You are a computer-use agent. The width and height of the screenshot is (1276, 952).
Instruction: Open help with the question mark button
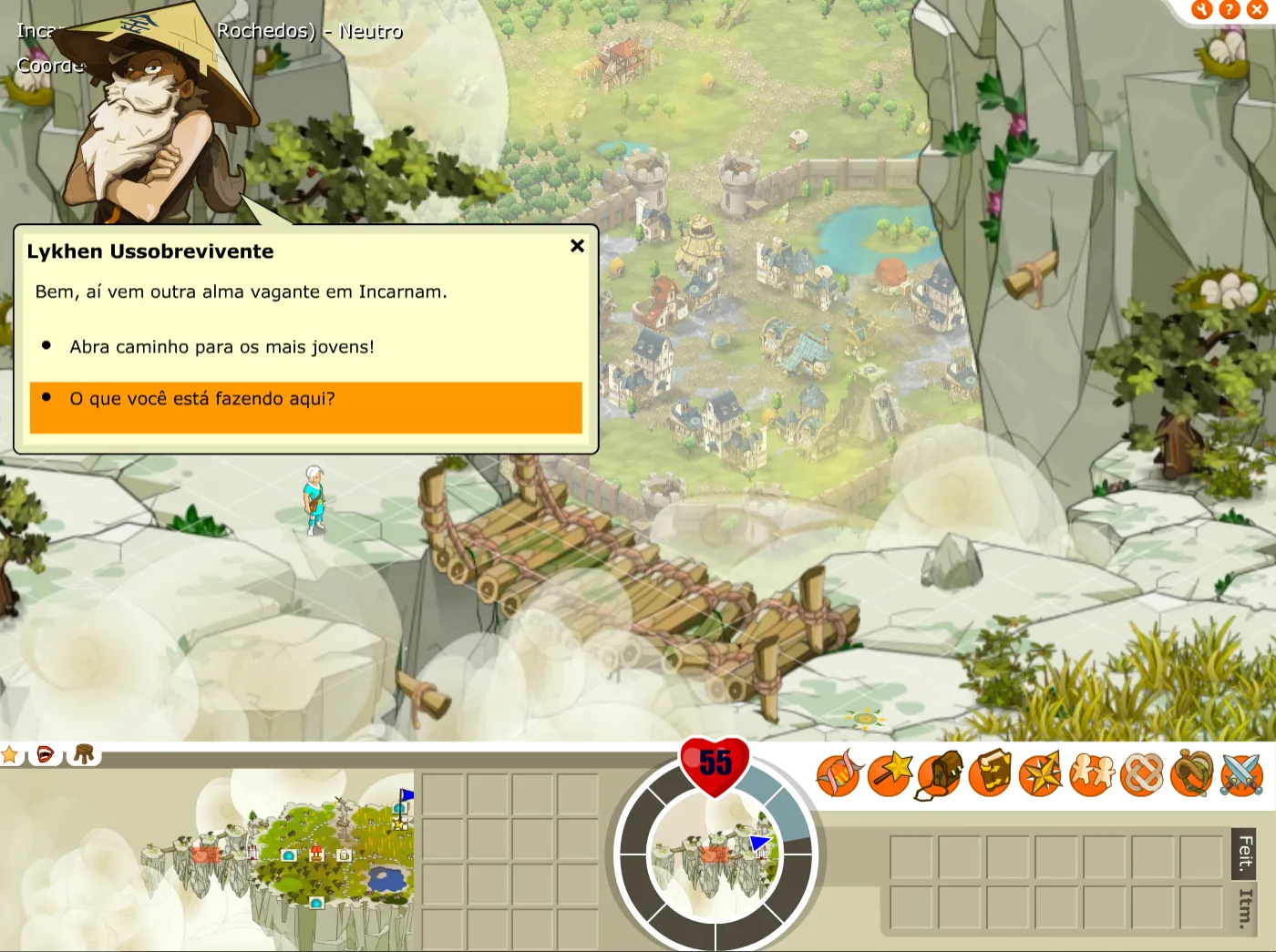tap(1230, 10)
